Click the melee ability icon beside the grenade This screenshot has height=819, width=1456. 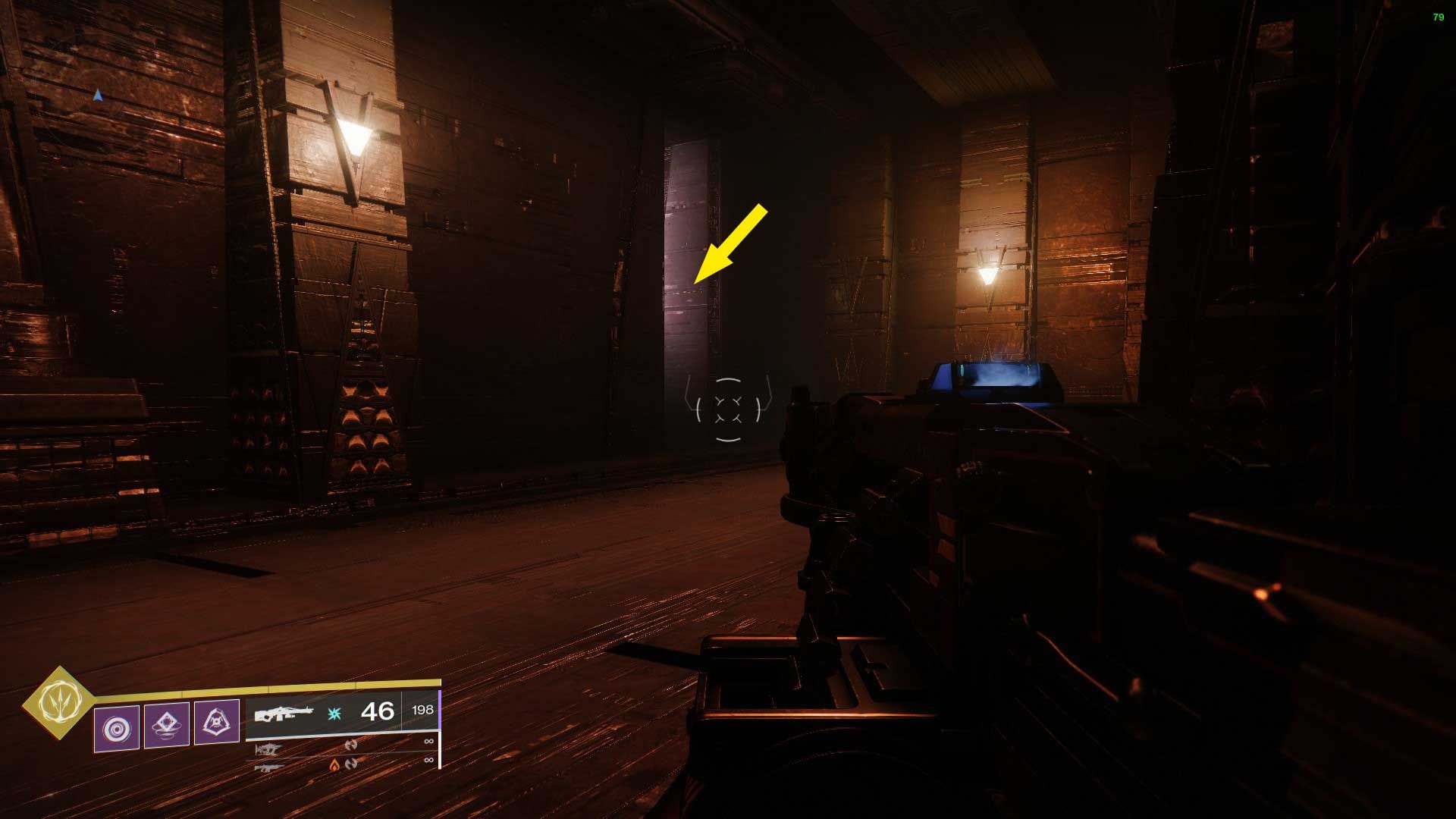point(165,724)
